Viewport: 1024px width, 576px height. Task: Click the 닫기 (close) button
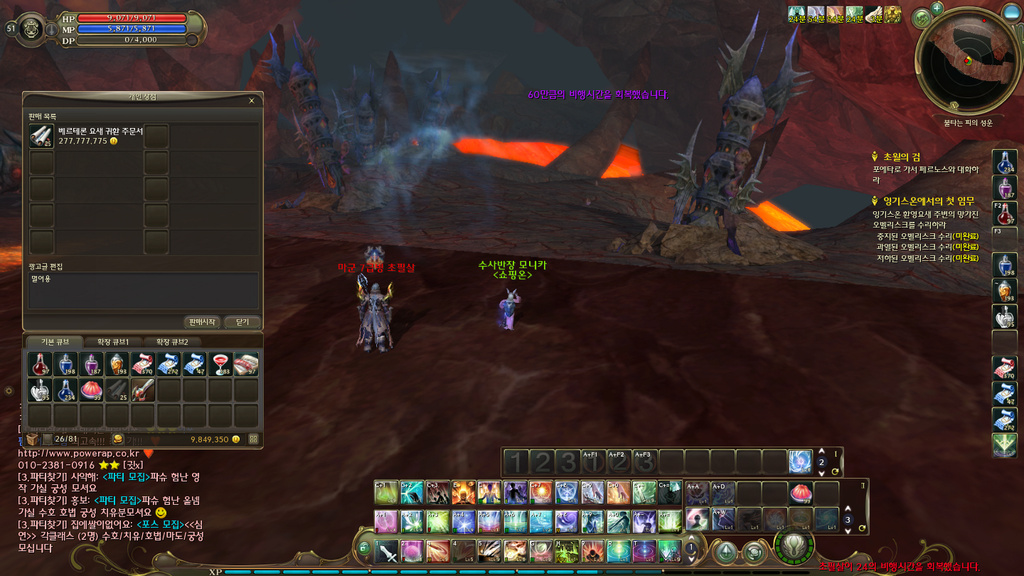242,322
